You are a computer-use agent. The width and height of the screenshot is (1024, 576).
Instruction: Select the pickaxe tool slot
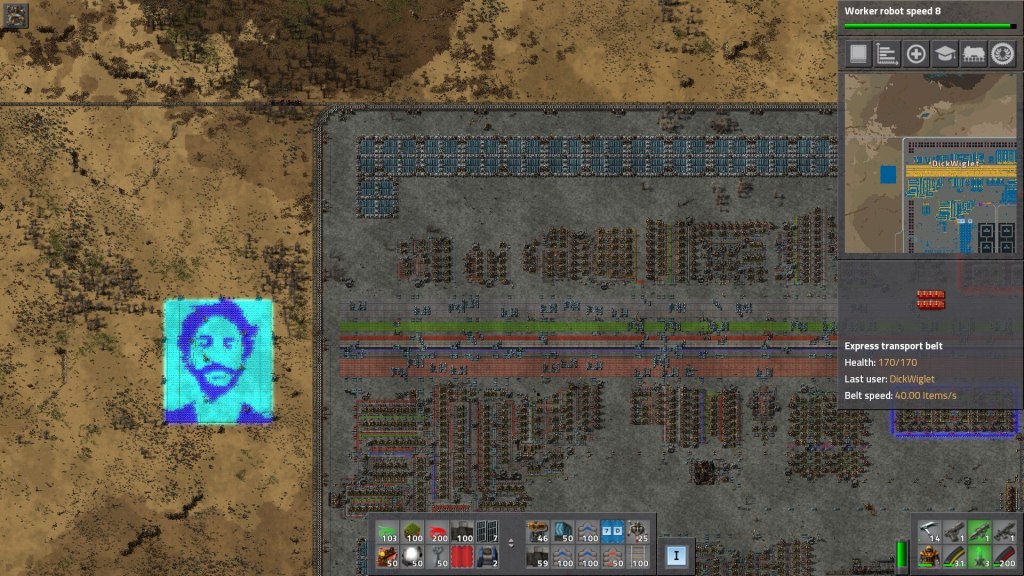929,534
